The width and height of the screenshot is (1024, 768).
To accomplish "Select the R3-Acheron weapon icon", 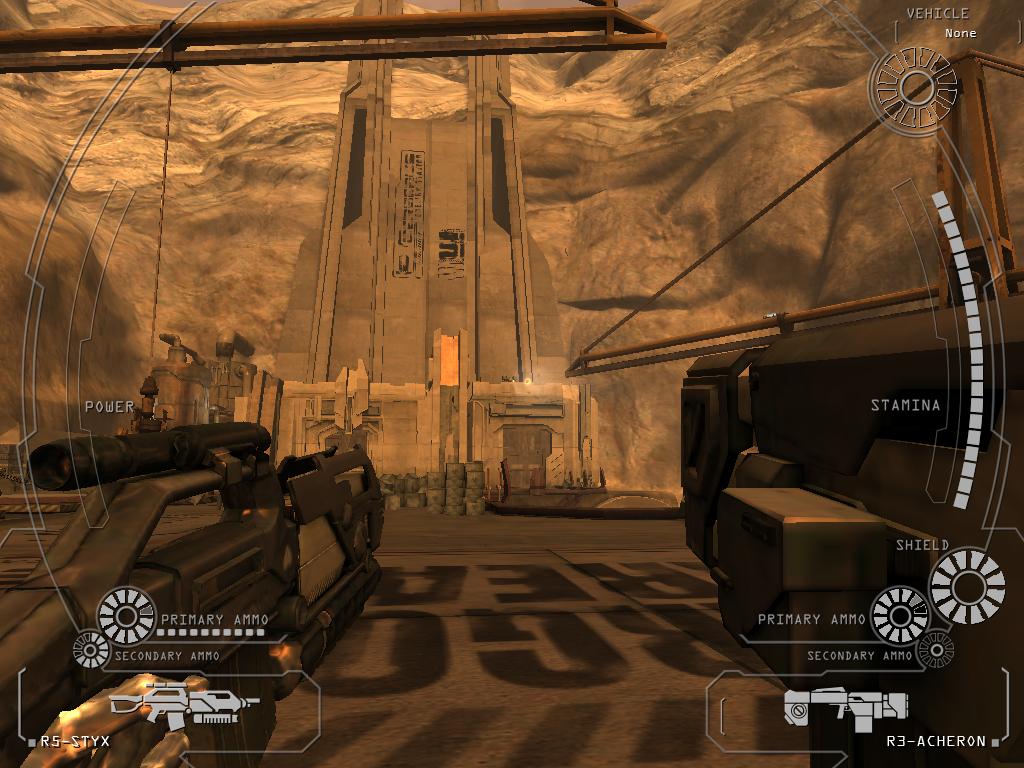I will coord(845,708).
